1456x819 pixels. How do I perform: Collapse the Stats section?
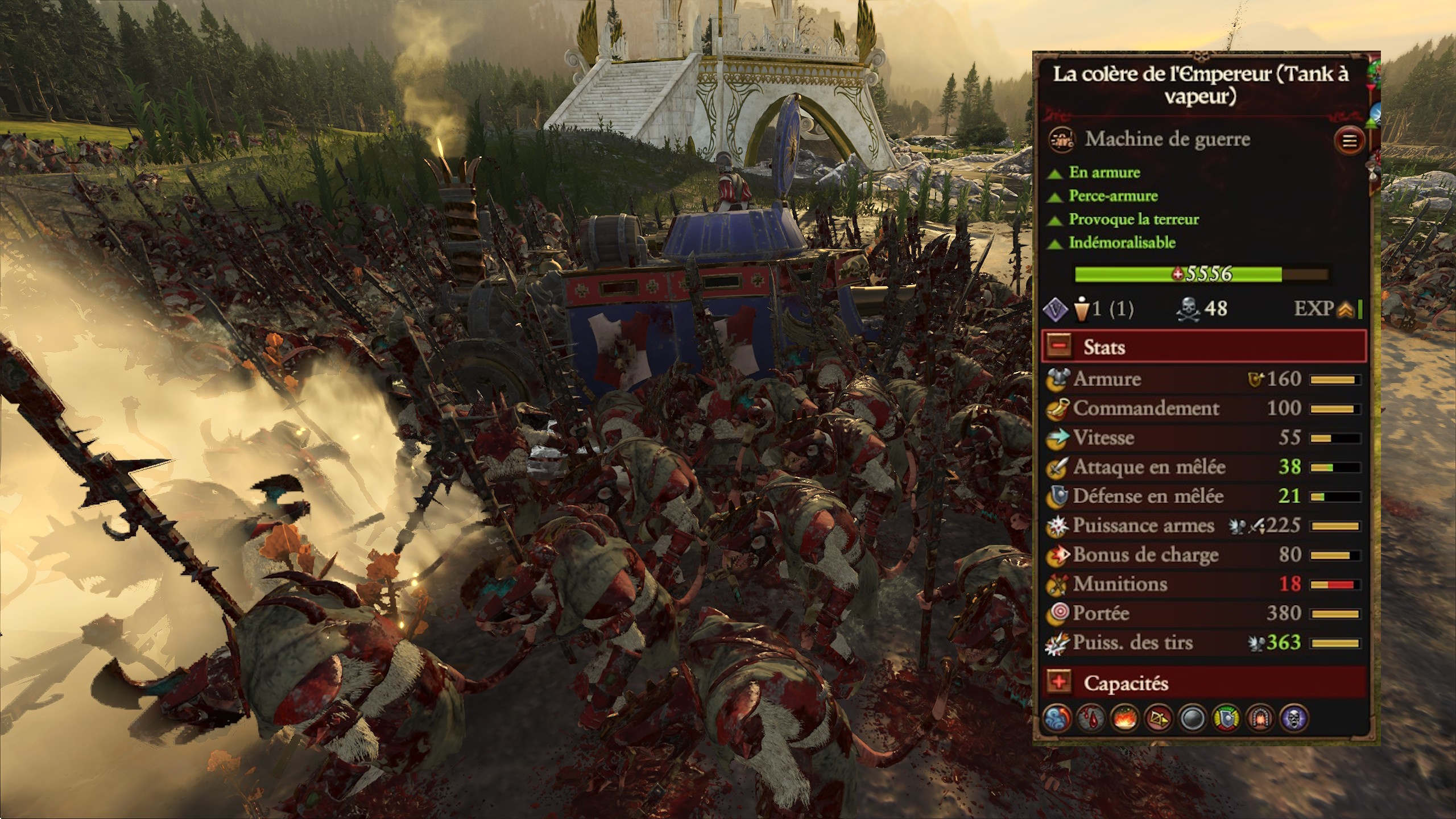(1059, 346)
